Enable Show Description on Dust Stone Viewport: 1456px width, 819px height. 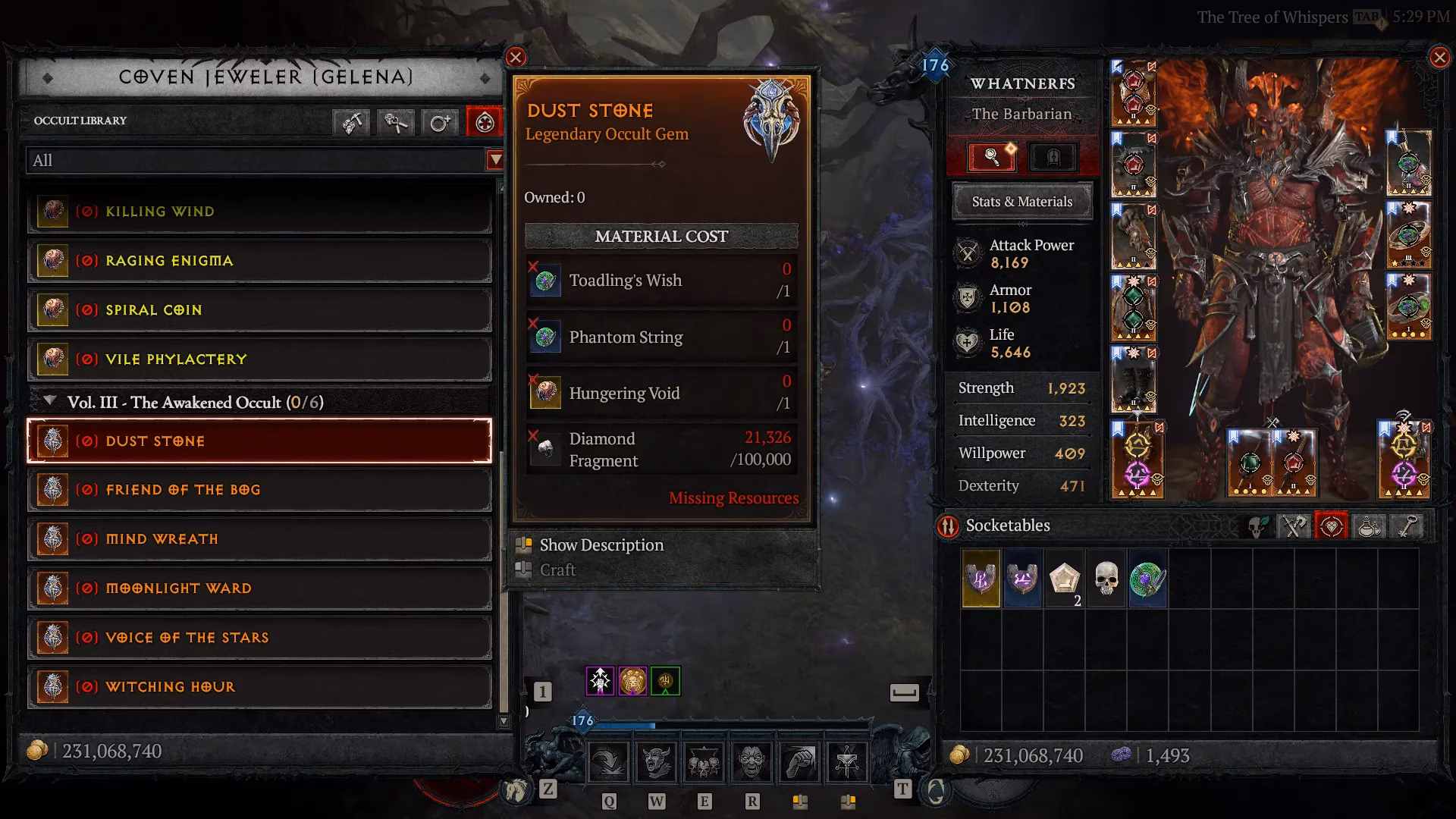click(x=600, y=544)
